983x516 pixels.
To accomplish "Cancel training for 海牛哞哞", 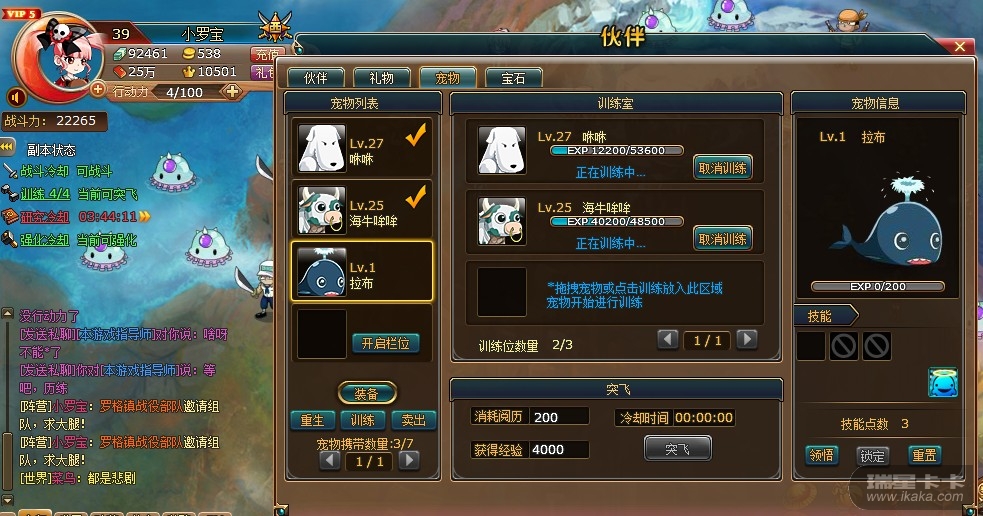I will (x=722, y=239).
